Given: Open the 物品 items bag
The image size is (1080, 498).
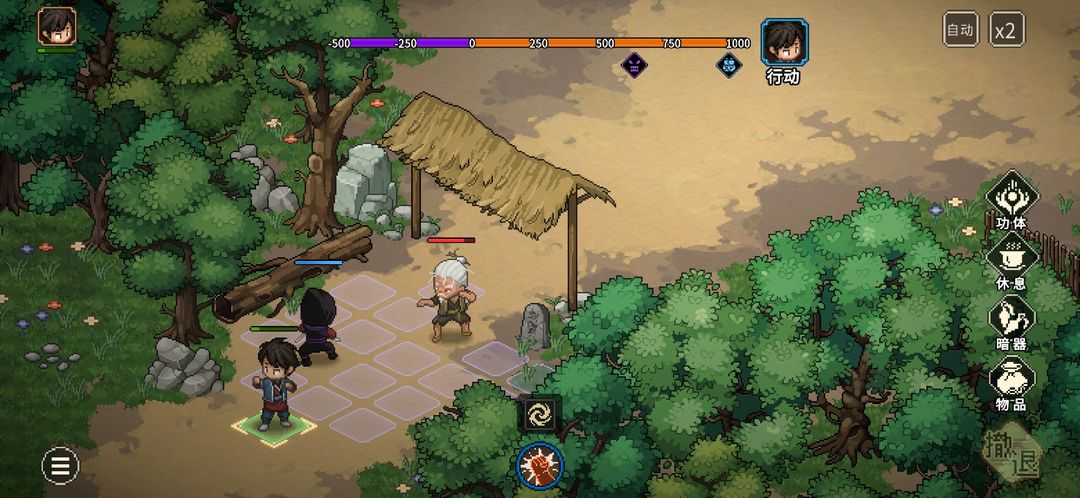Looking at the screenshot, I should tap(1012, 382).
